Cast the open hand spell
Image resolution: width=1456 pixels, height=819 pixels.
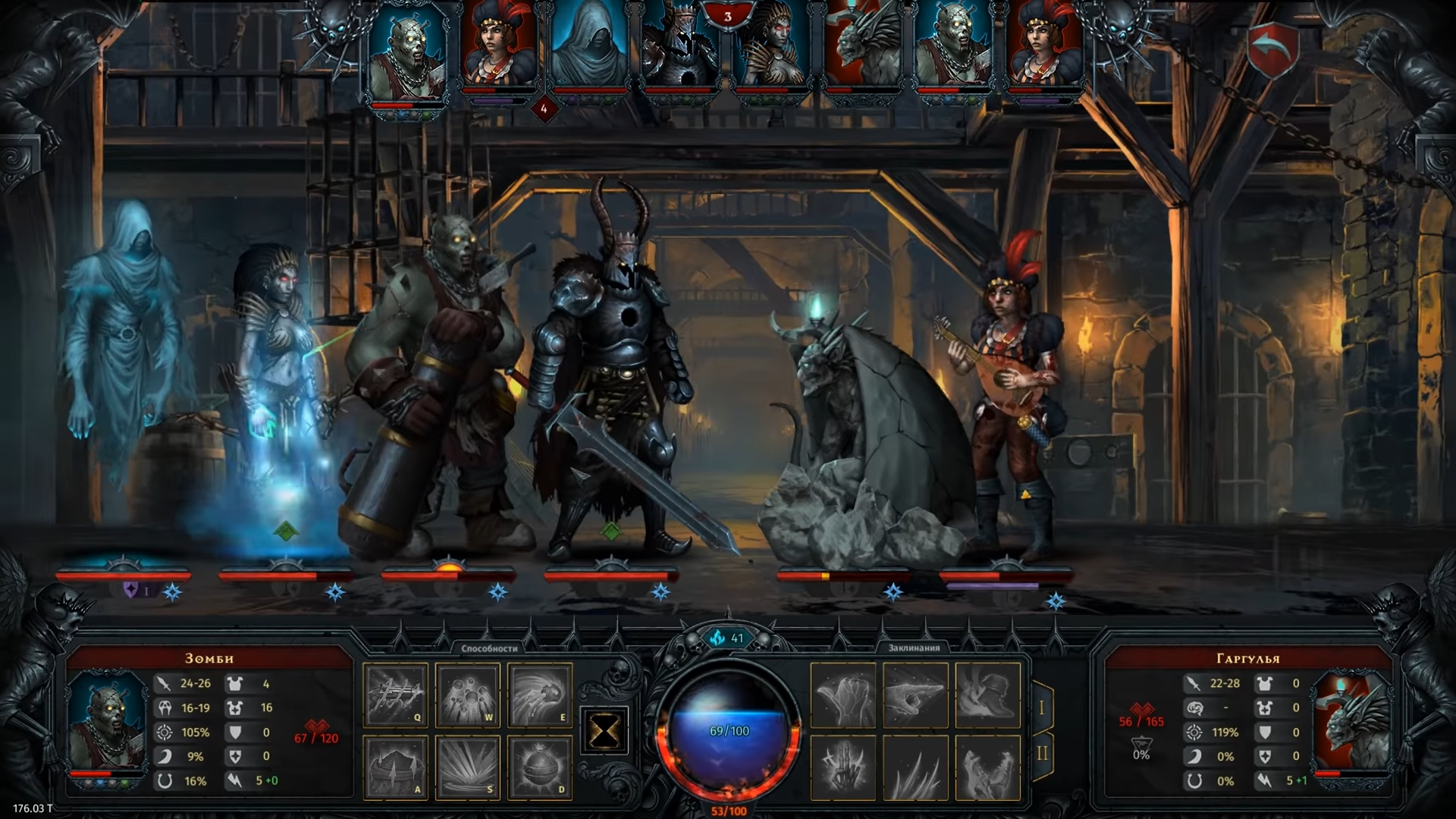click(843, 695)
